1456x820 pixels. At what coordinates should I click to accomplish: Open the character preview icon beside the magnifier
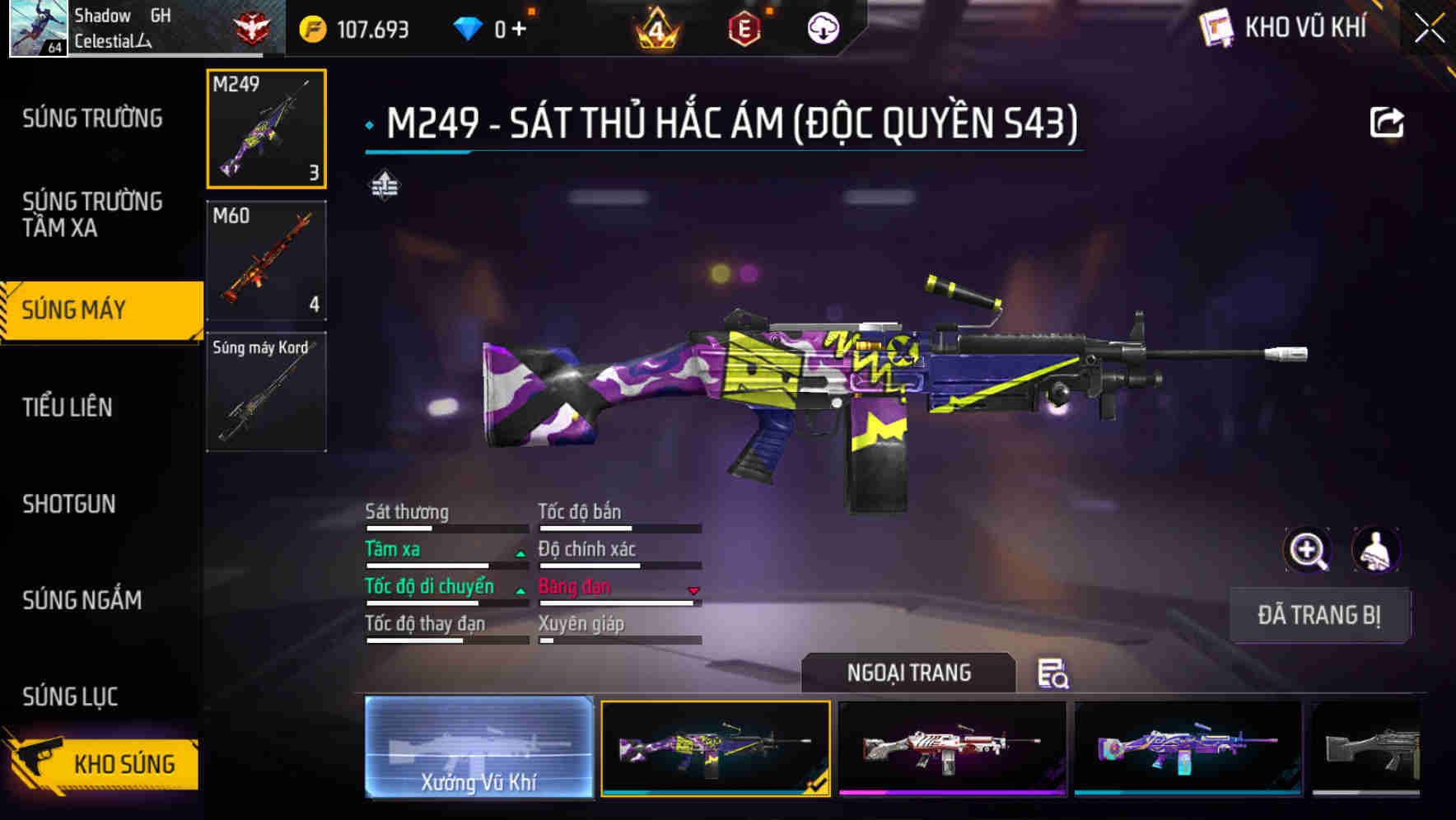pyautogui.click(x=1378, y=550)
